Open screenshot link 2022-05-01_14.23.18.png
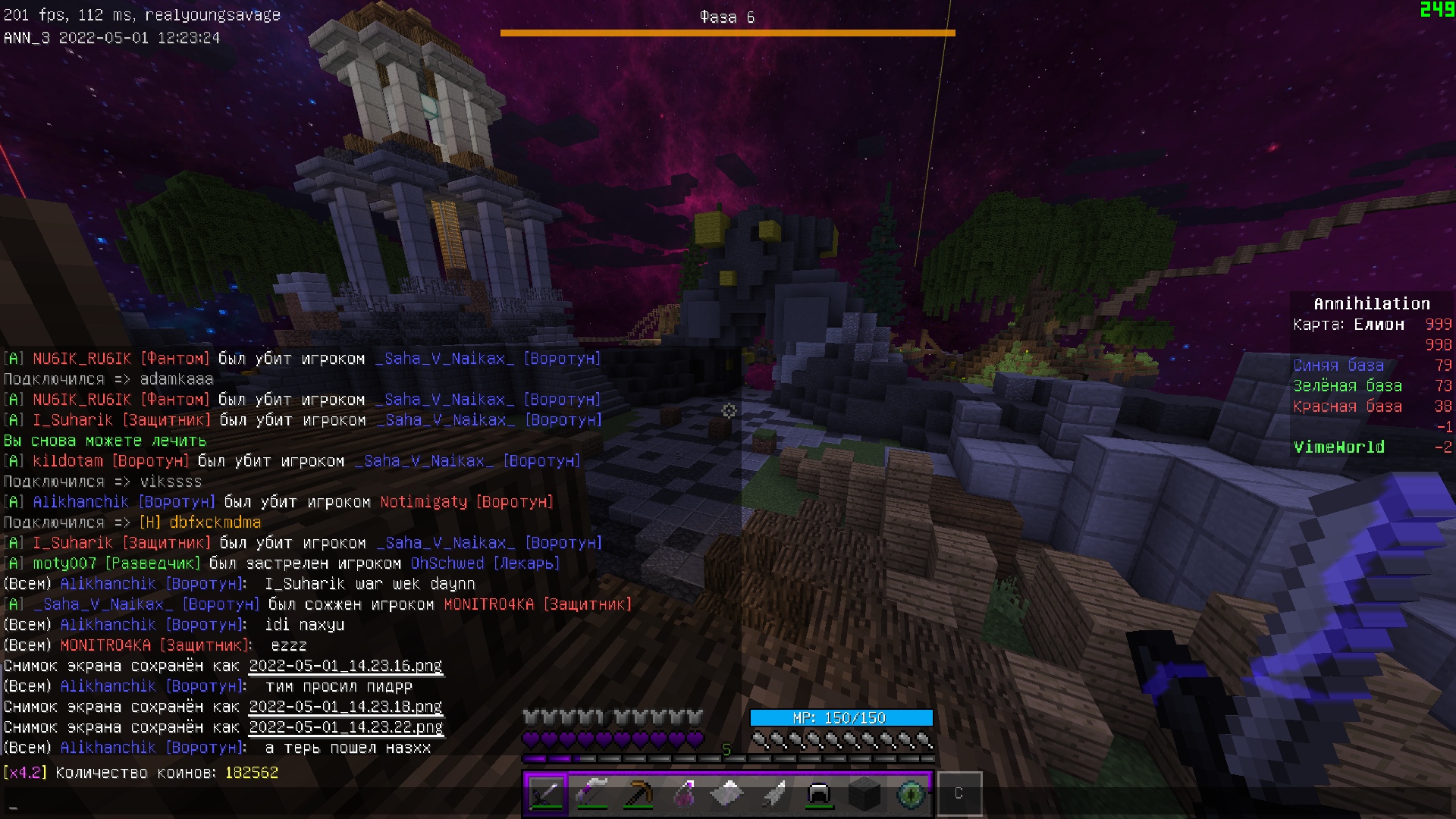 click(x=345, y=707)
